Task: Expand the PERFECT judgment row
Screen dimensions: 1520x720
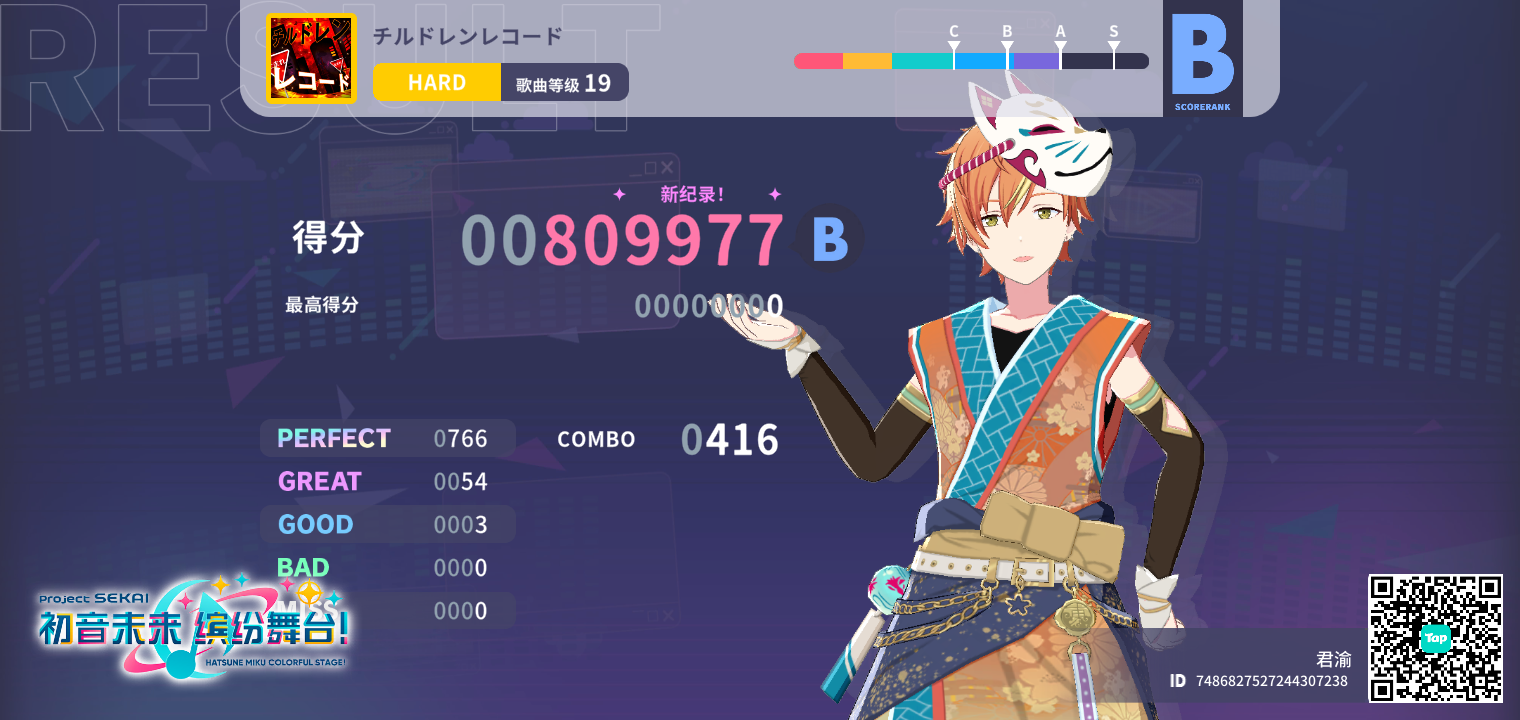Action: point(387,438)
